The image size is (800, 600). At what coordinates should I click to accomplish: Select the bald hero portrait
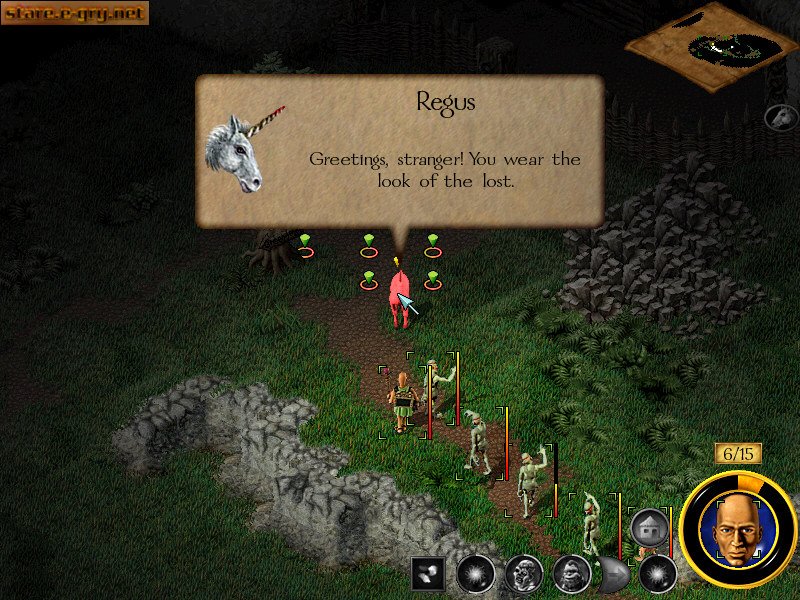(x=737, y=530)
